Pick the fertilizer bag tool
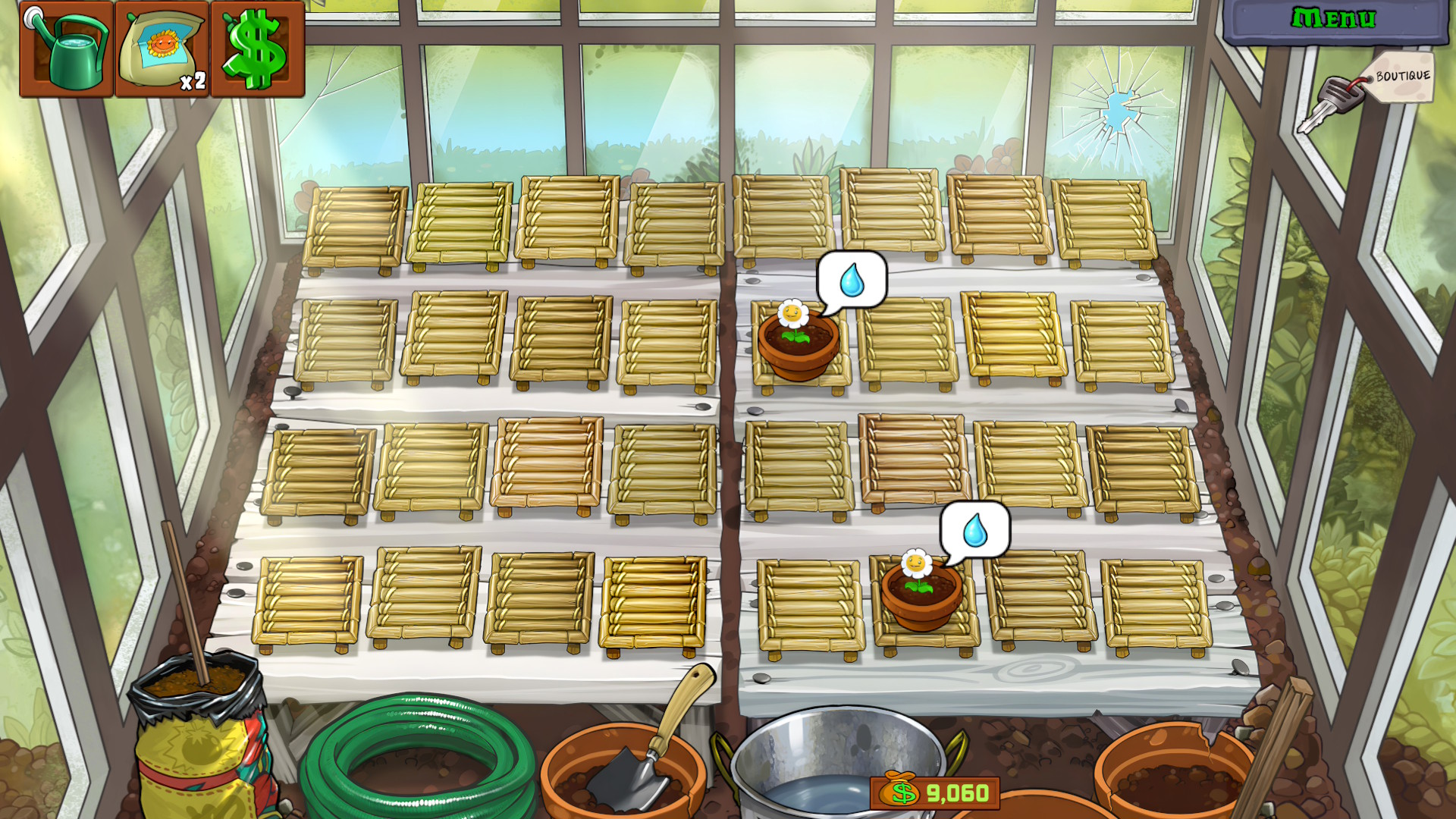1456x819 pixels. (x=162, y=49)
